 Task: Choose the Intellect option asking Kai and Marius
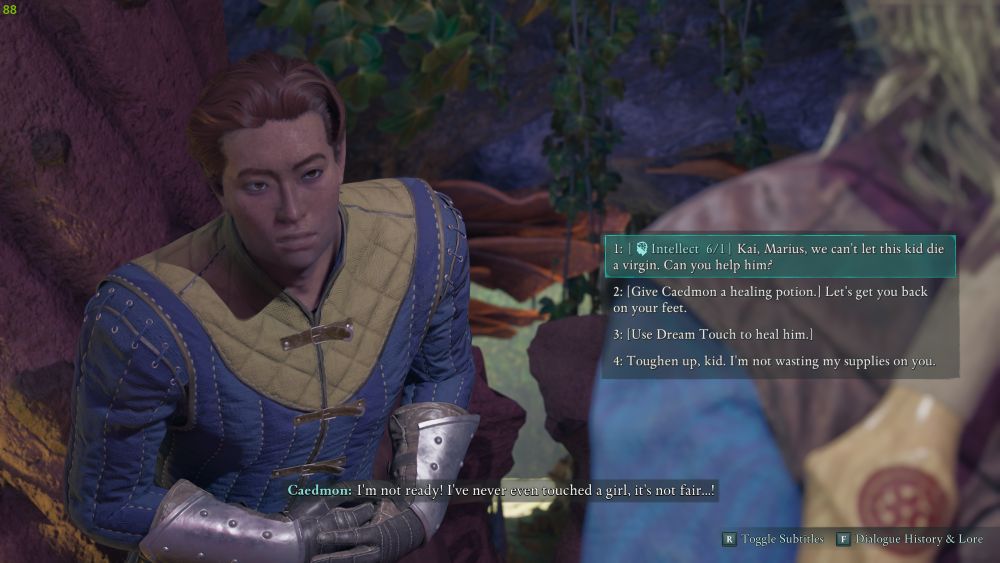[778, 257]
